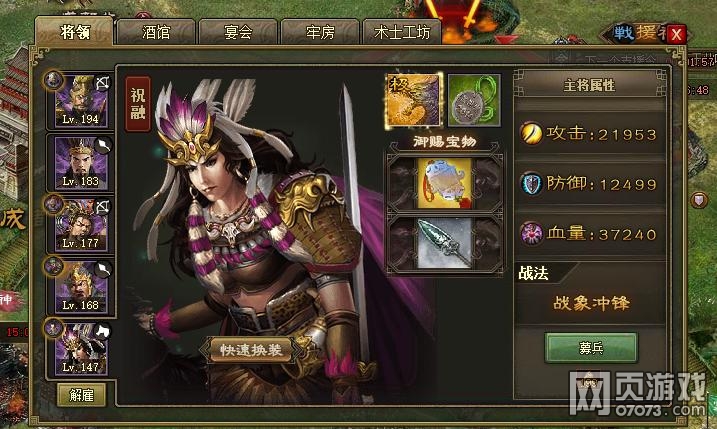The image size is (717, 429).
Task: Select the golden feather skill icon
Action: click(x=413, y=99)
